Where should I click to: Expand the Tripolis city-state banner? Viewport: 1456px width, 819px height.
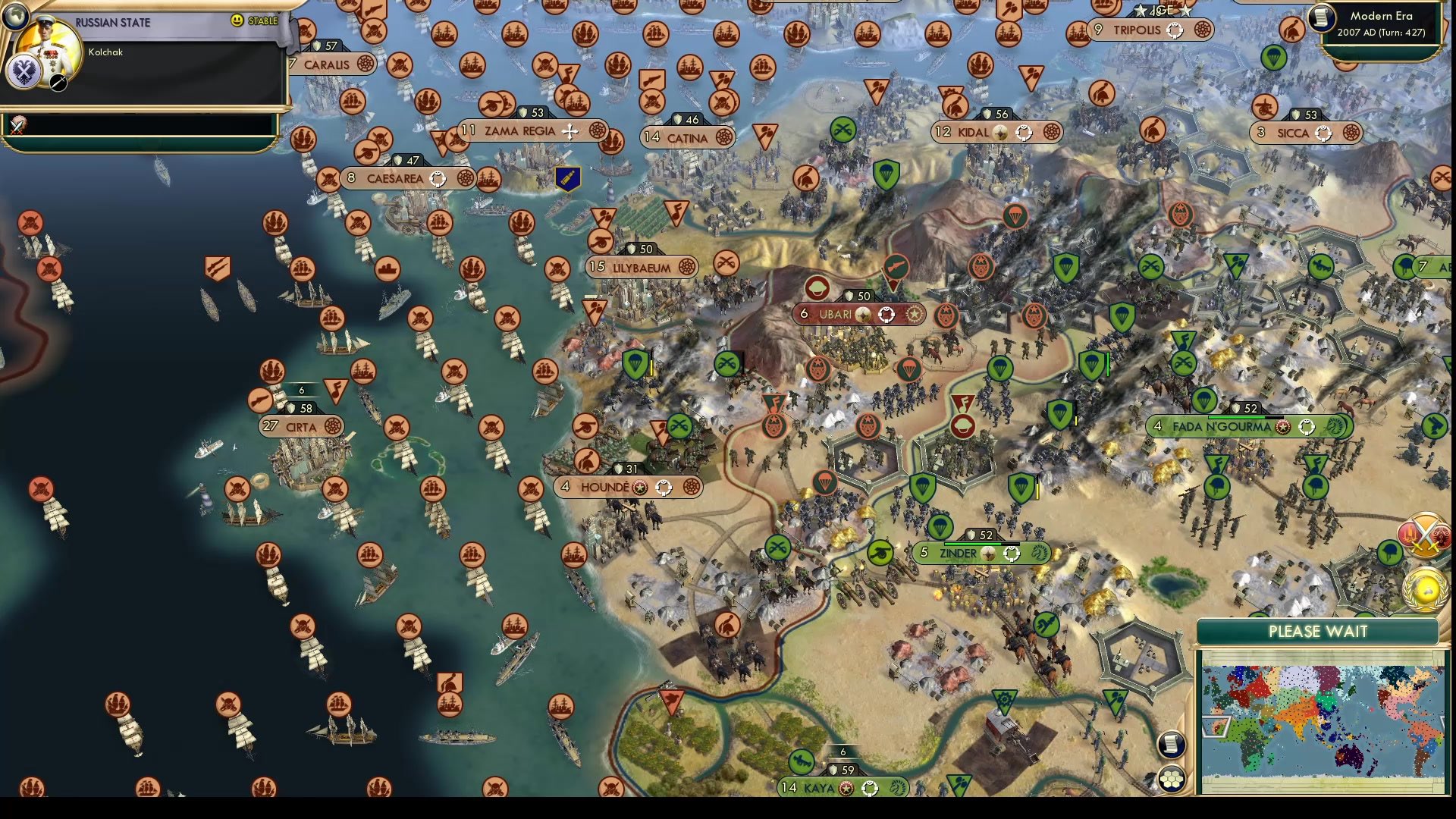point(1137,30)
